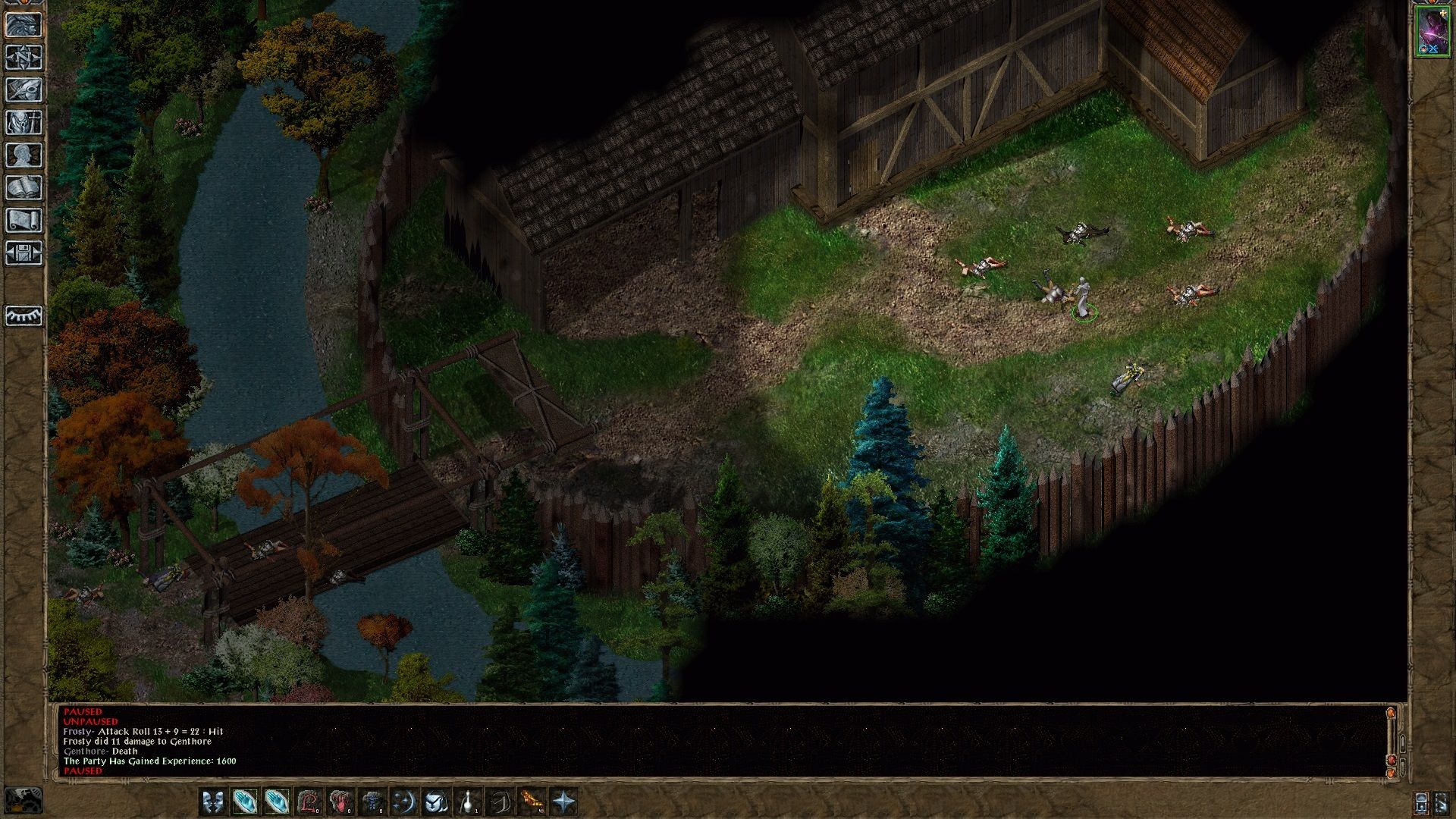Click the red rune ability icon

pos(309,802)
